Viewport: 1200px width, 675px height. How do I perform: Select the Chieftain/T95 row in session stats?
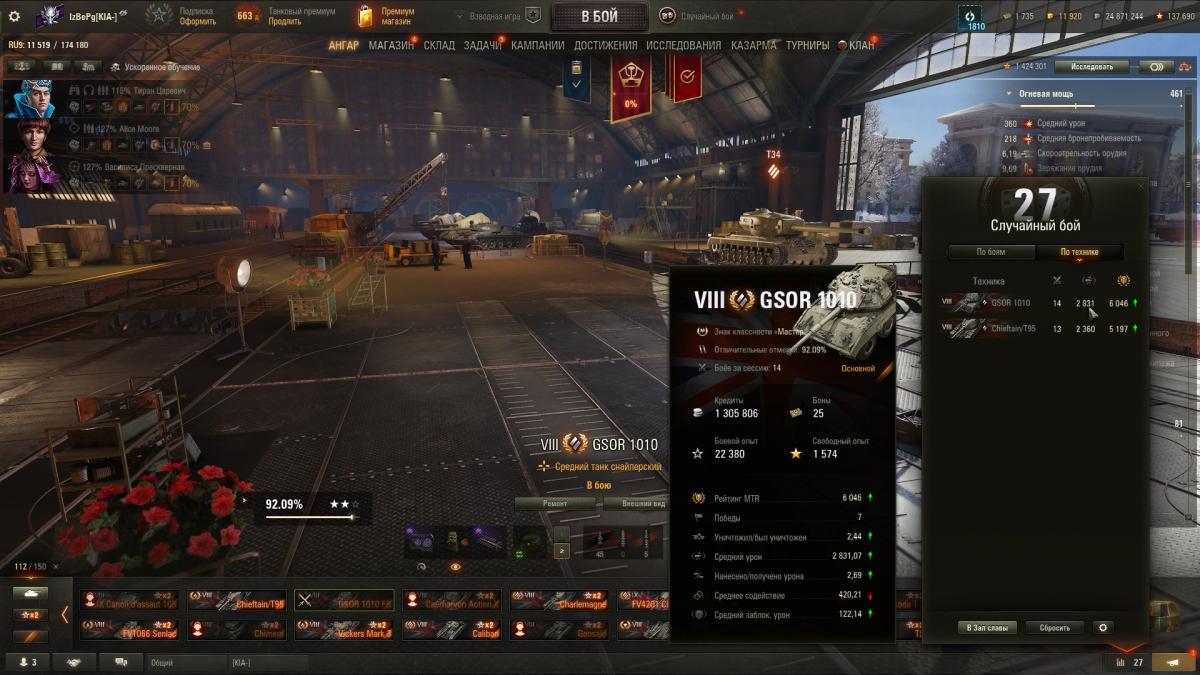[1040, 328]
